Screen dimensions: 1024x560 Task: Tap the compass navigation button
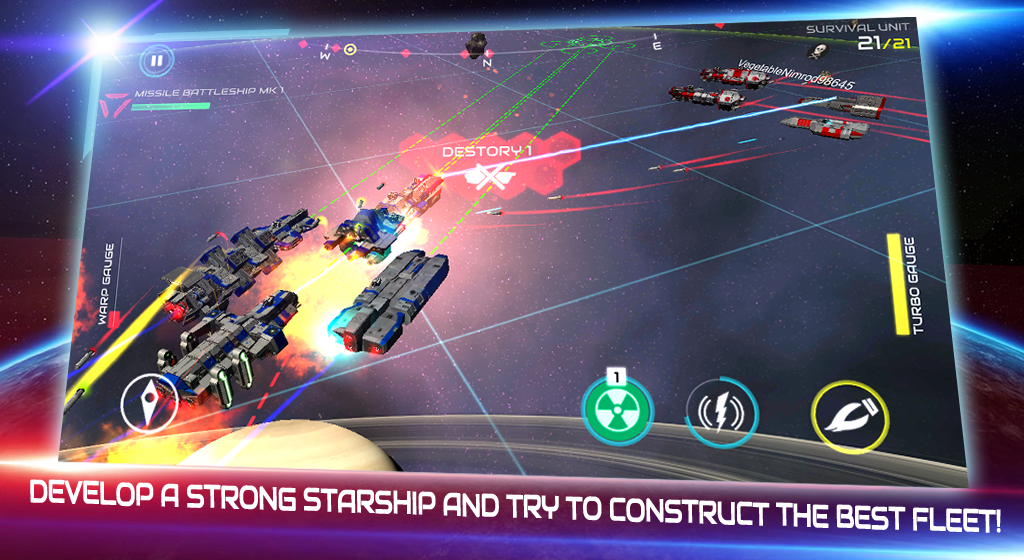149,403
